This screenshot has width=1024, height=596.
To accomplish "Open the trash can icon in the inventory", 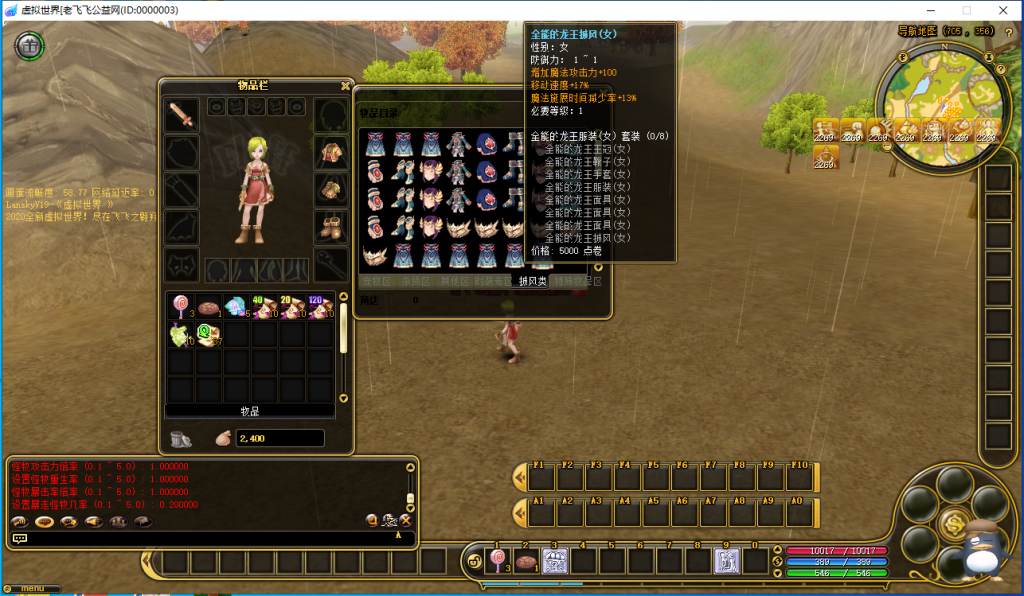I will pos(181,438).
